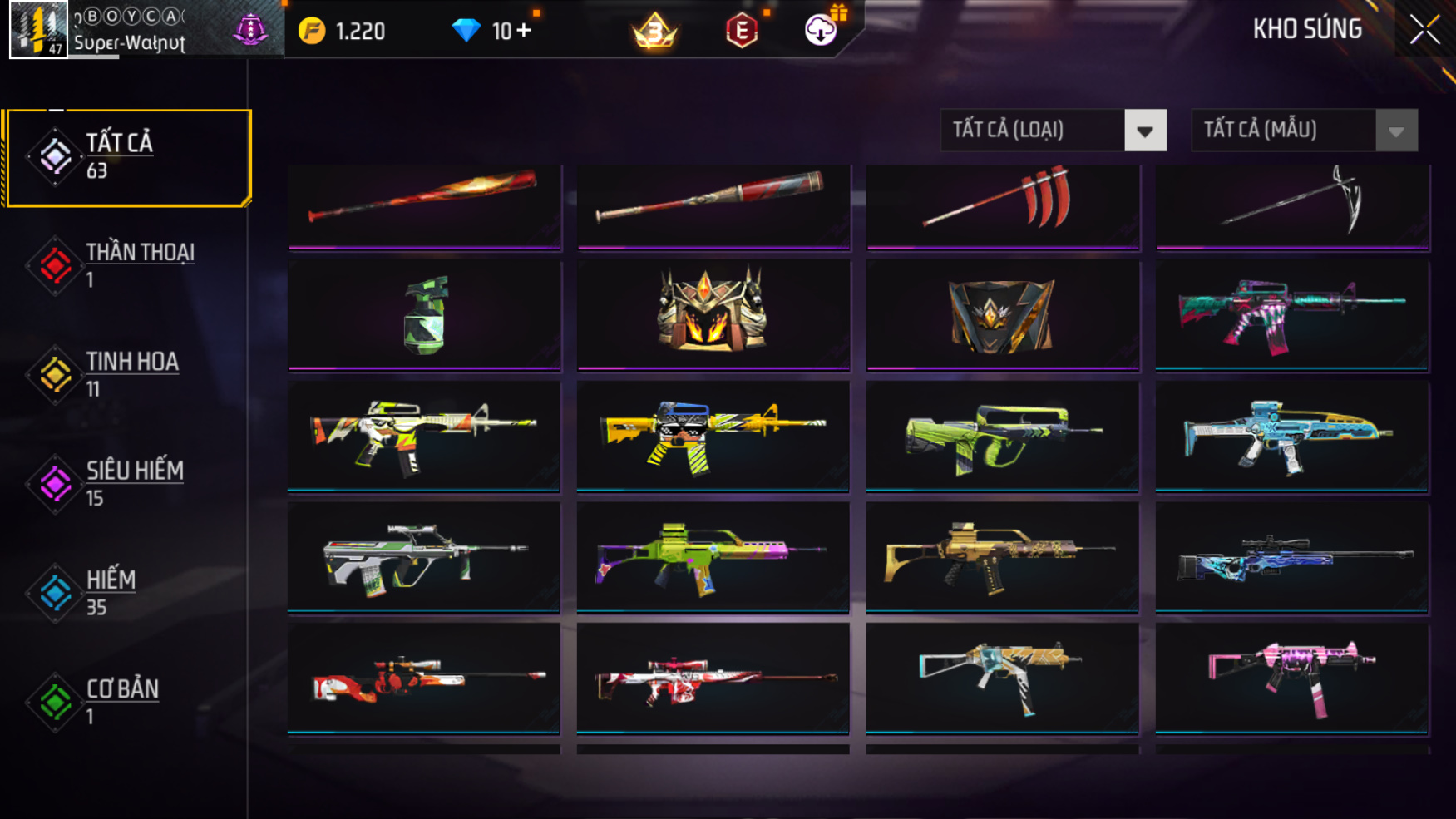The image size is (1456, 819).
Task: Add diamonds using the plus button
Action: [x=523, y=31]
